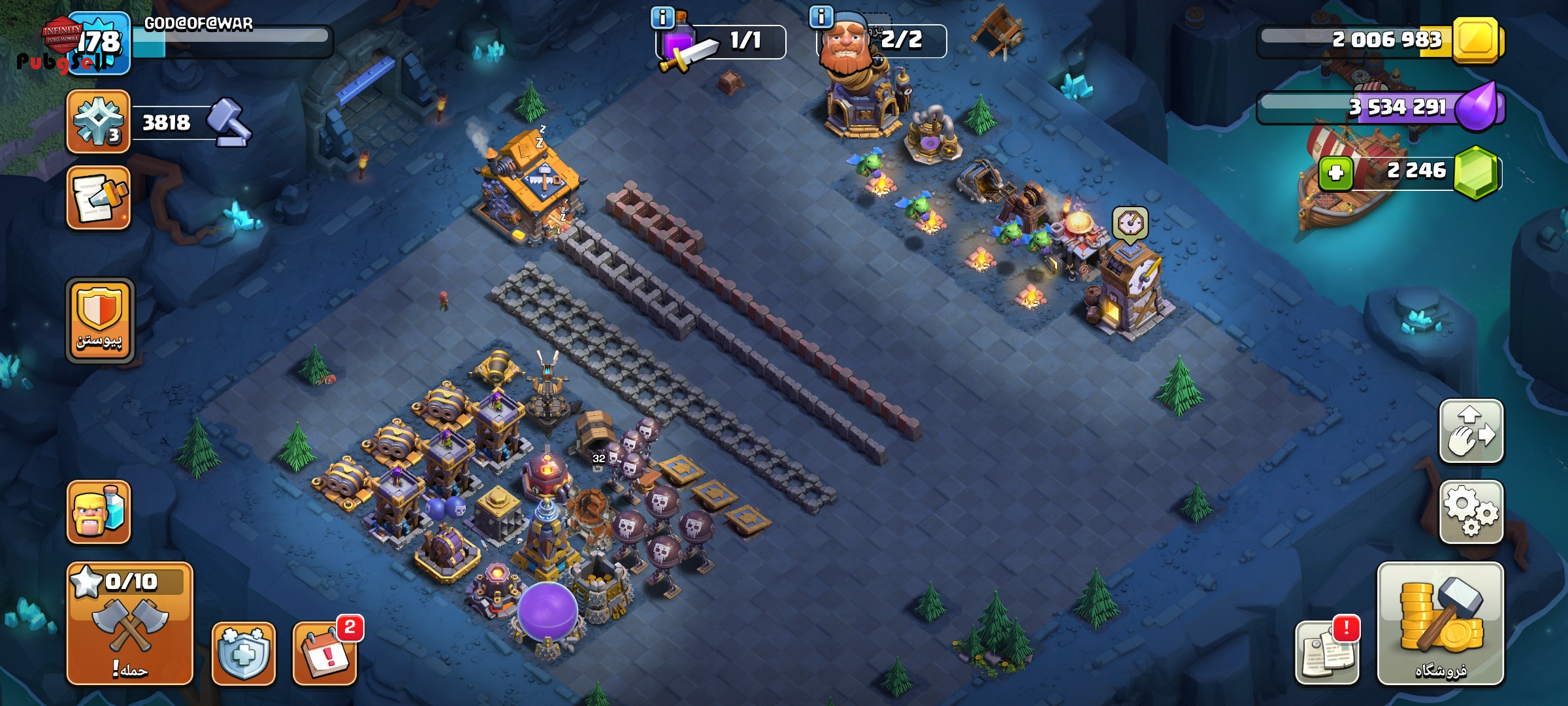Screen dimensions: 1568x706
Task: Open the events calendar with red badge
Action: tap(325, 653)
